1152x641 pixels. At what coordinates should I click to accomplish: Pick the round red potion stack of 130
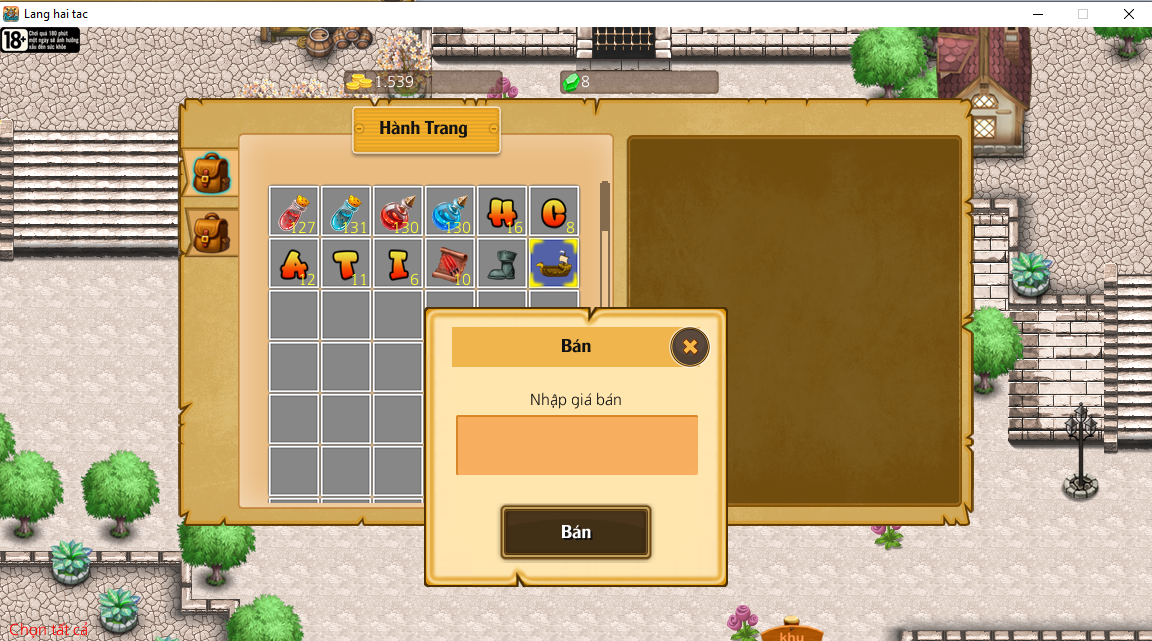pos(398,212)
